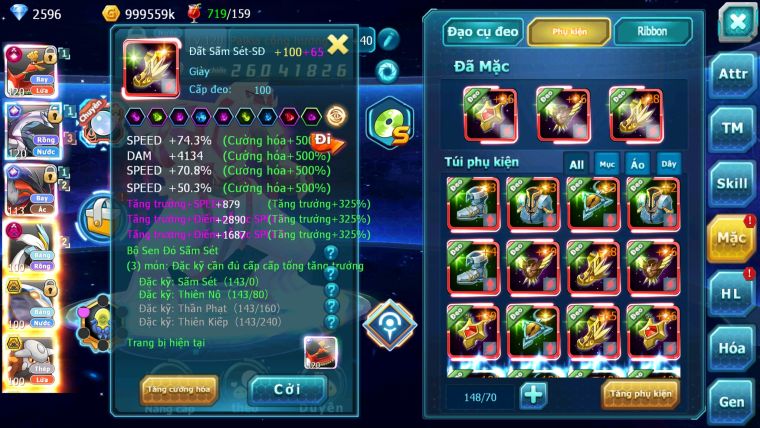Screen dimensions: 760x428
Task: Expand accessory bag with plus button
Action: (533, 395)
